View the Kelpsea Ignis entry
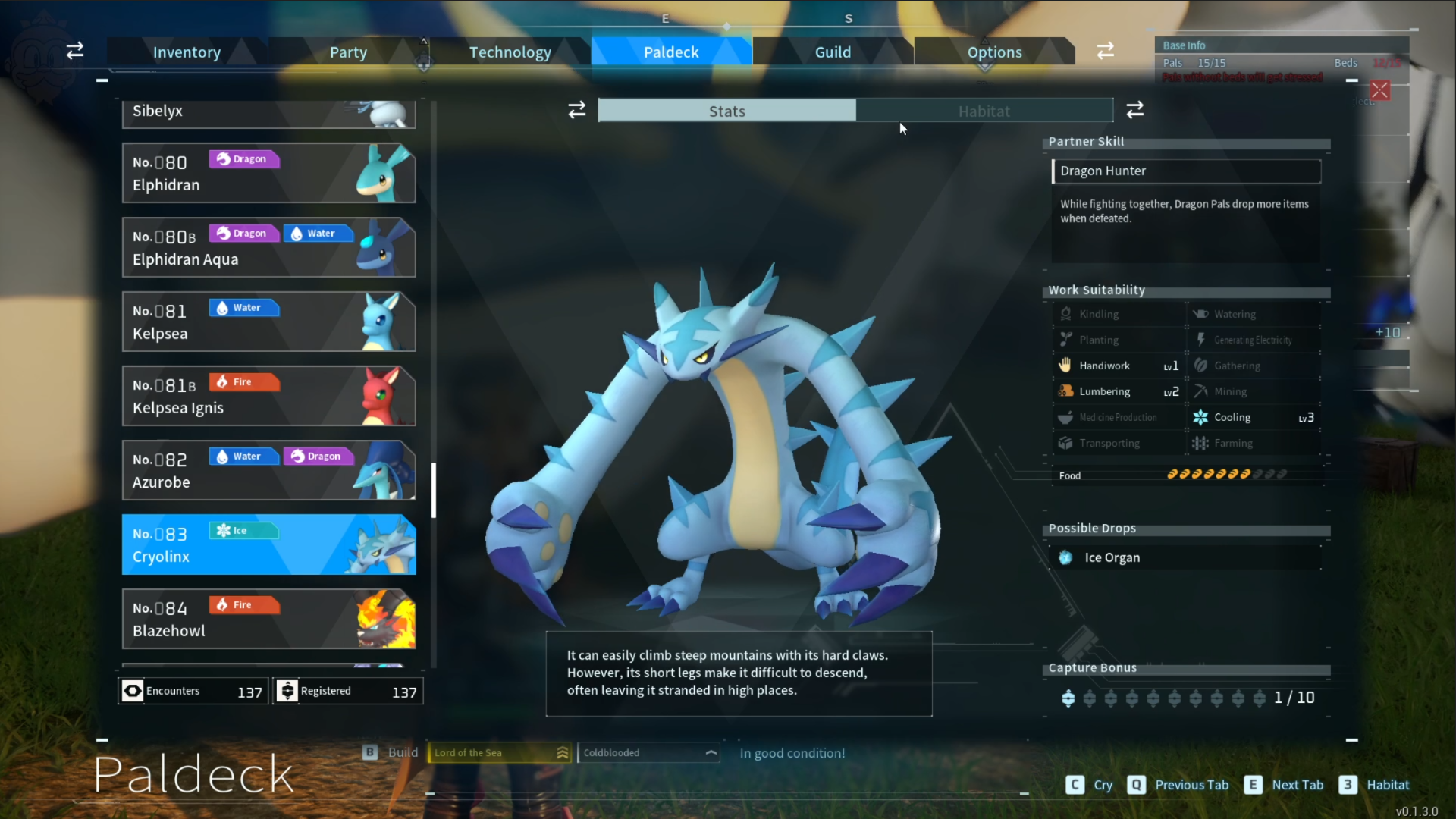Image resolution: width=1456 pixels, height=819 pixels. 268,396
